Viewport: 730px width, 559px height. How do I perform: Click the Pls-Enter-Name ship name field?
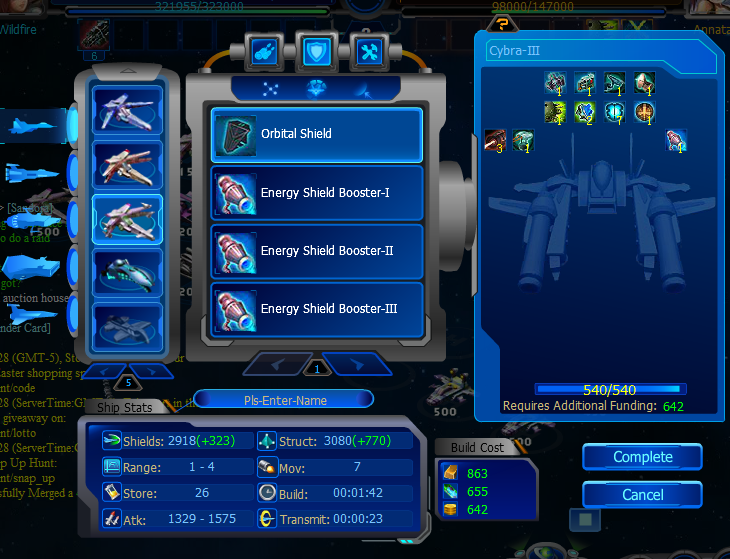pyautogui.click(x=284, y=400)
